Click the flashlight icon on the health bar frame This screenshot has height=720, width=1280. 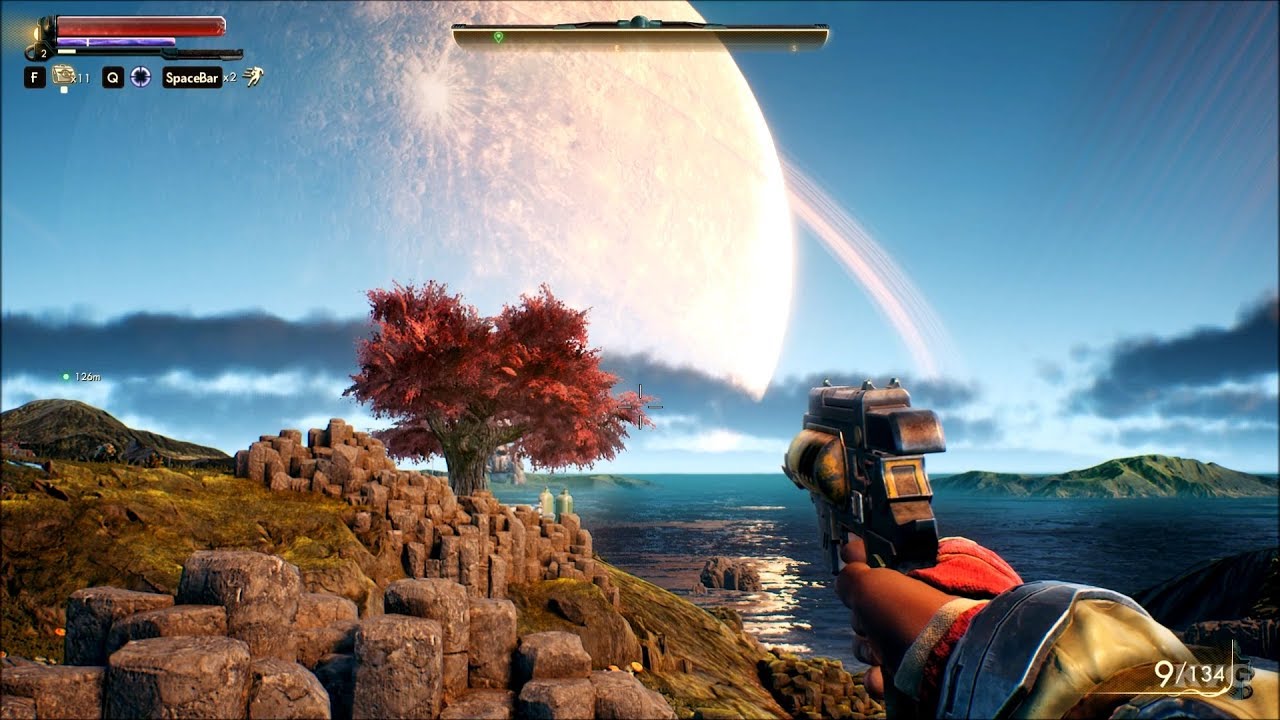(36, 33)
